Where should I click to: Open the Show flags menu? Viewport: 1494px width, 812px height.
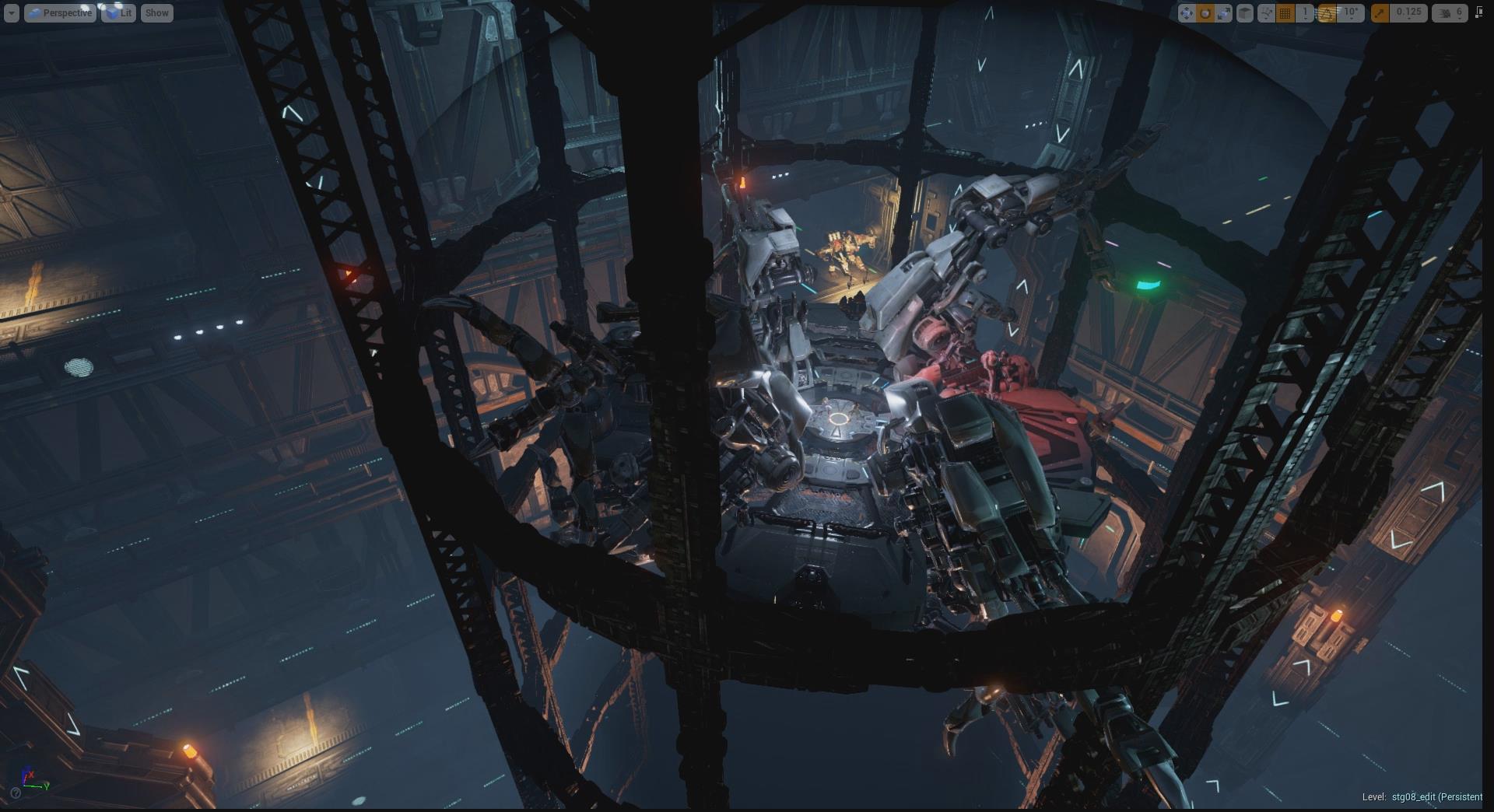[x=156, y=13]
